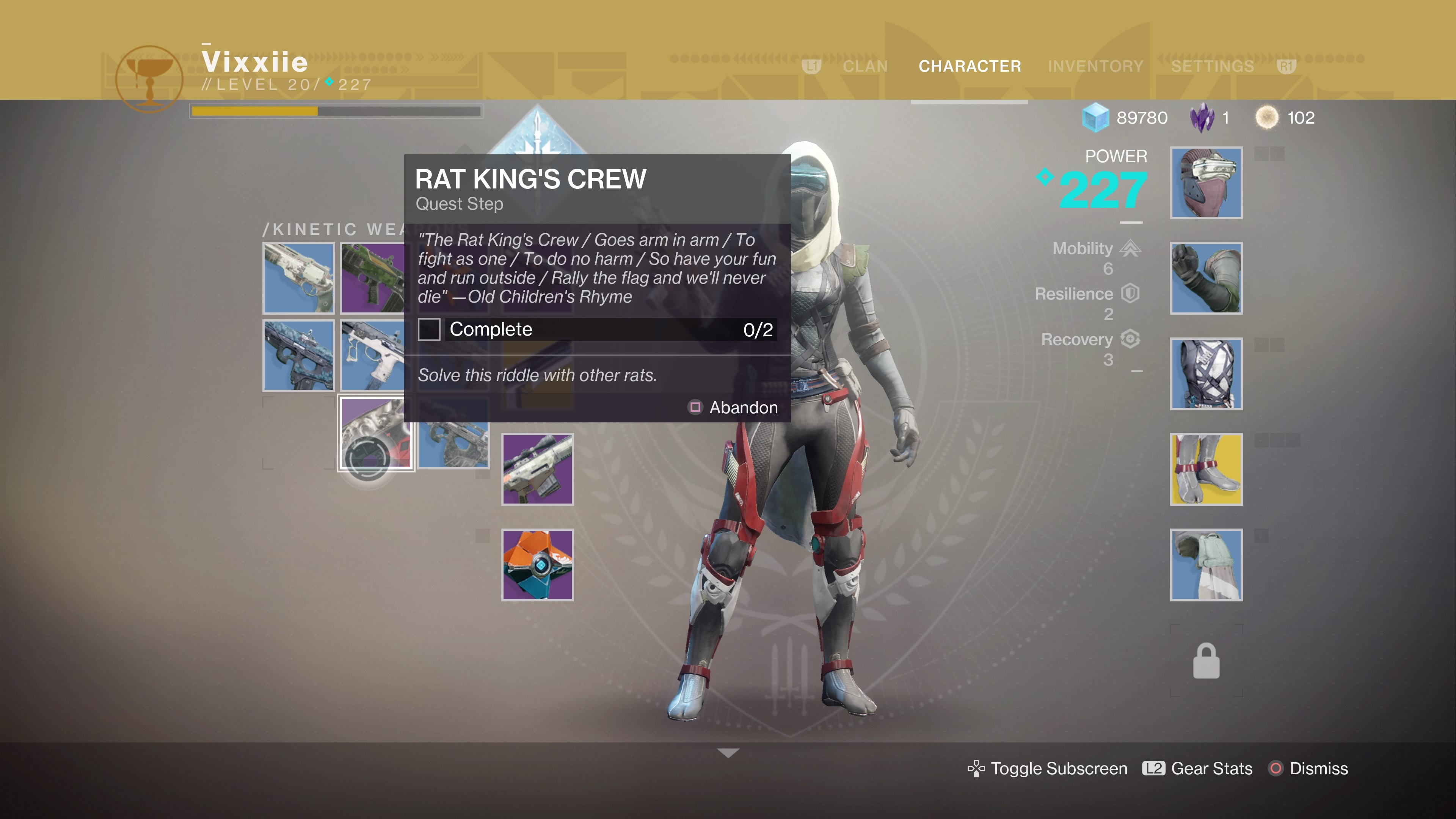Viewport: 1456px width, 819px height.
Task: Switch to the INVENTORY tab
Action: tap(1095, 66)
